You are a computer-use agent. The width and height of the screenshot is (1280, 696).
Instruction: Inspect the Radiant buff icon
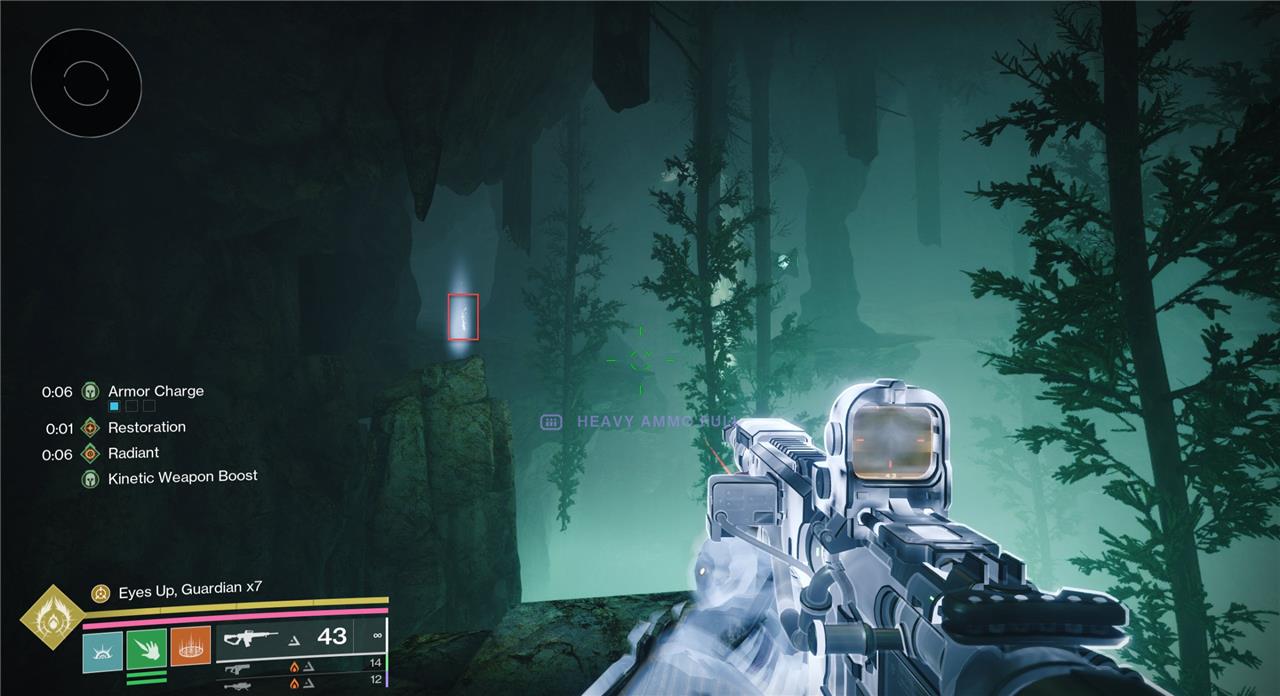pyautogui.click(x=91, y=453)
